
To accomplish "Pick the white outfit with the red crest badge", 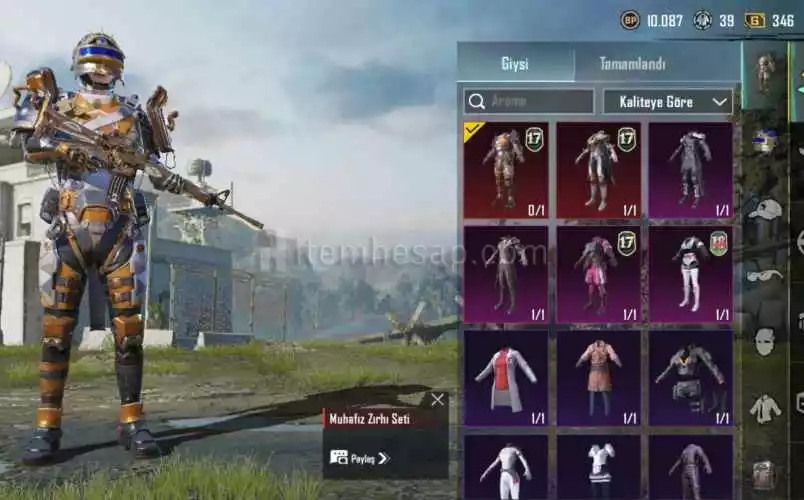I will click(690, 274).
